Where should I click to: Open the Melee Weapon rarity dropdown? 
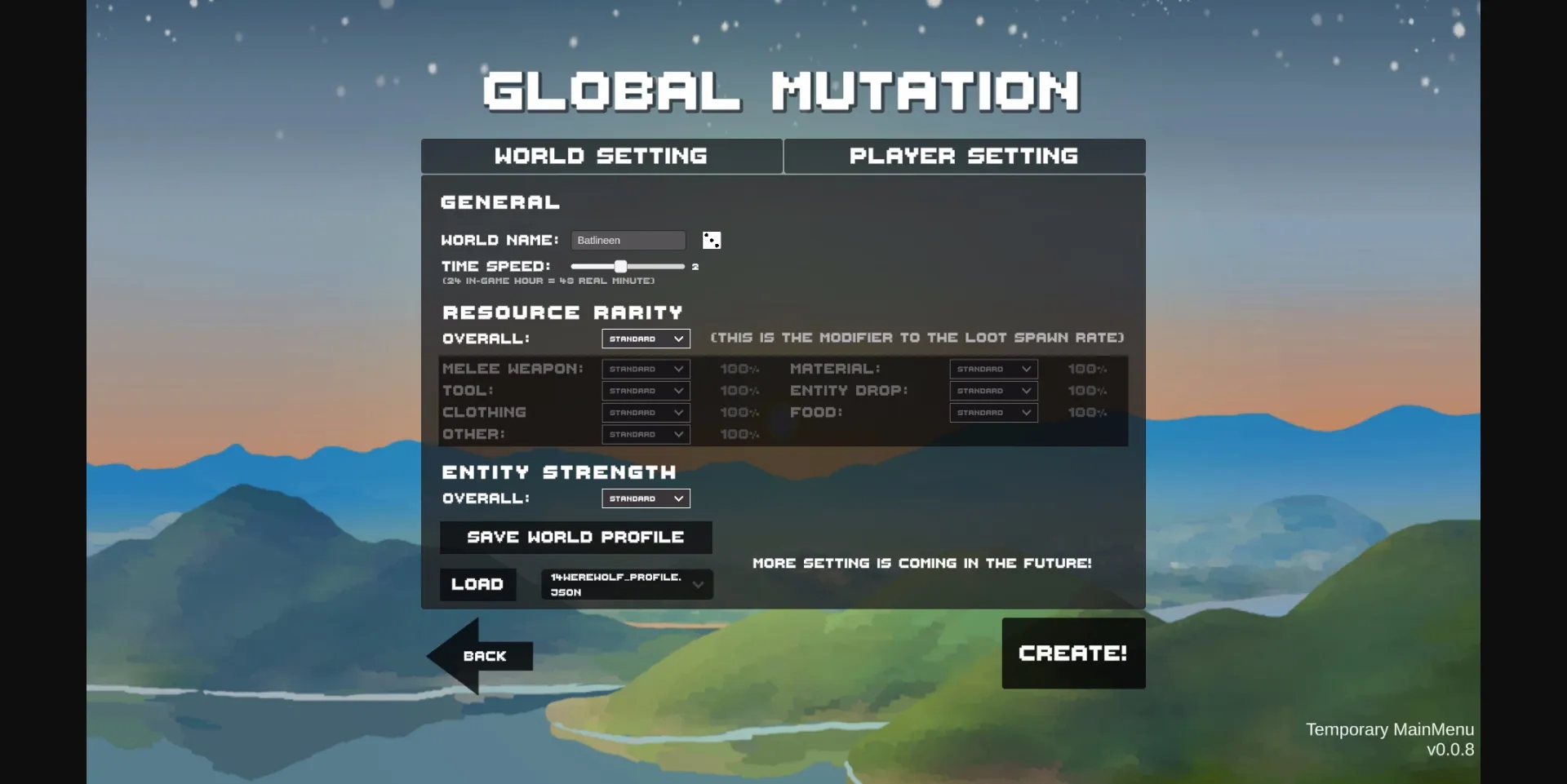[645, 369]
